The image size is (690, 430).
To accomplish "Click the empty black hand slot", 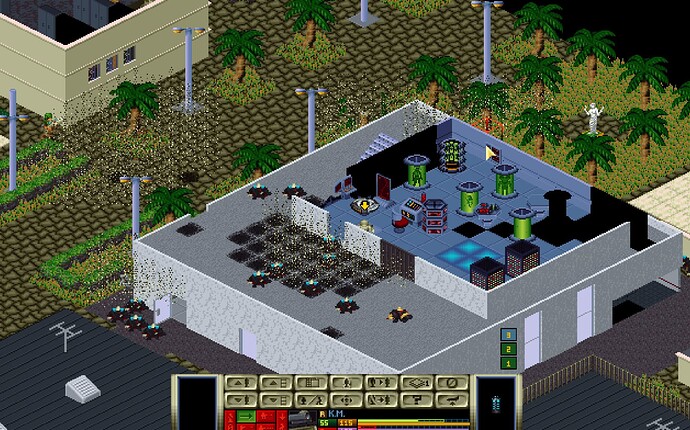I will tap(196, 400).
